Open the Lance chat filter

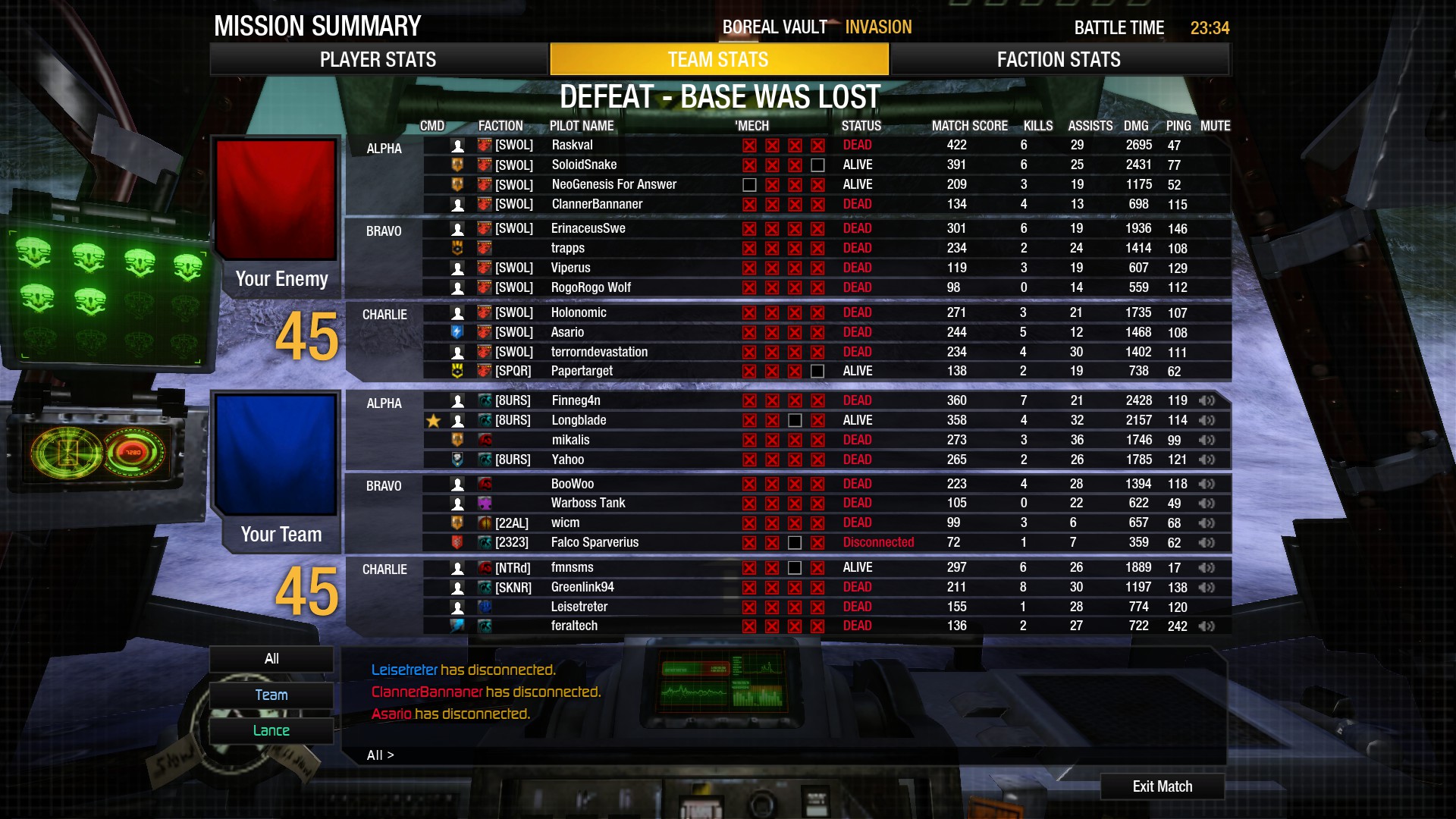pyautogui.click(x=271, y=730)
